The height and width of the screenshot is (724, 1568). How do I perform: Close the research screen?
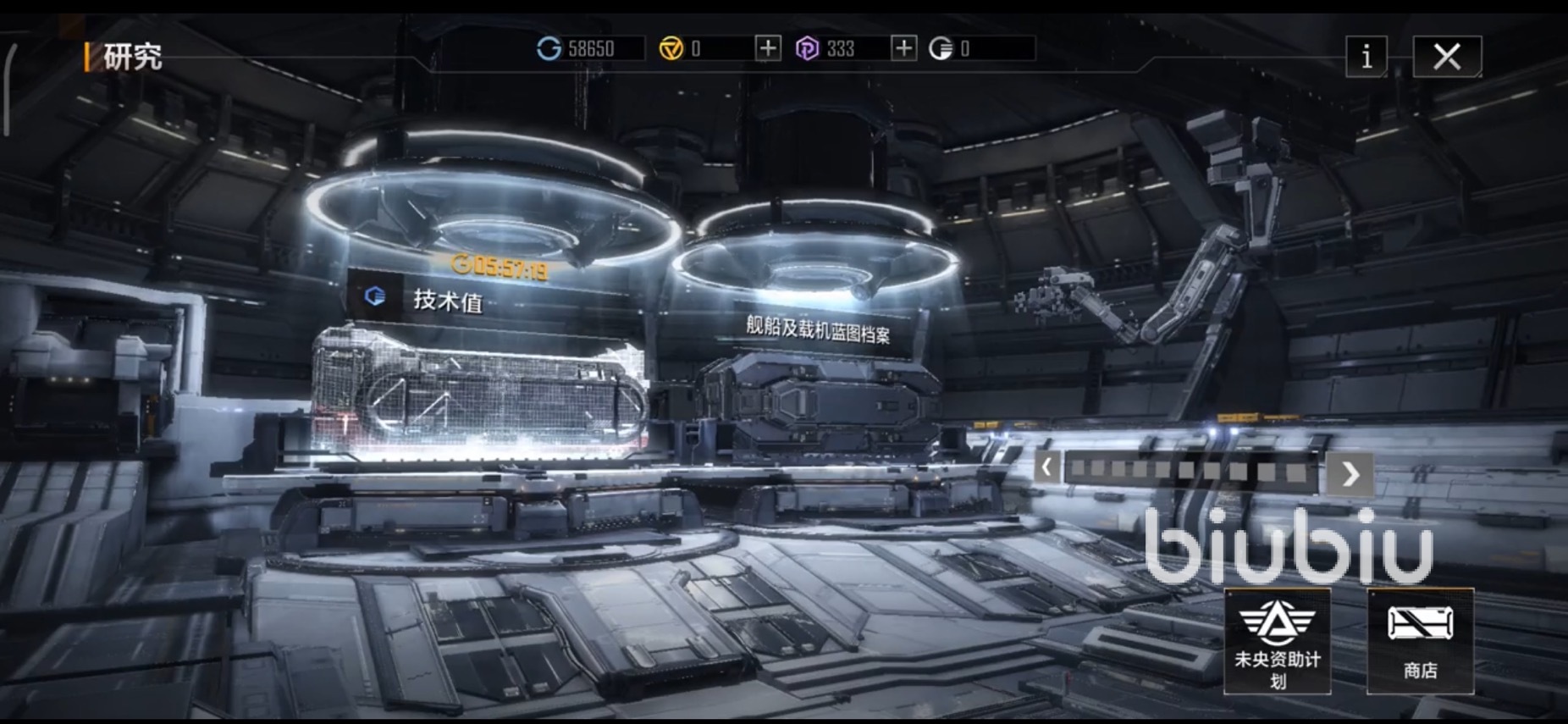pos(1447,57)
